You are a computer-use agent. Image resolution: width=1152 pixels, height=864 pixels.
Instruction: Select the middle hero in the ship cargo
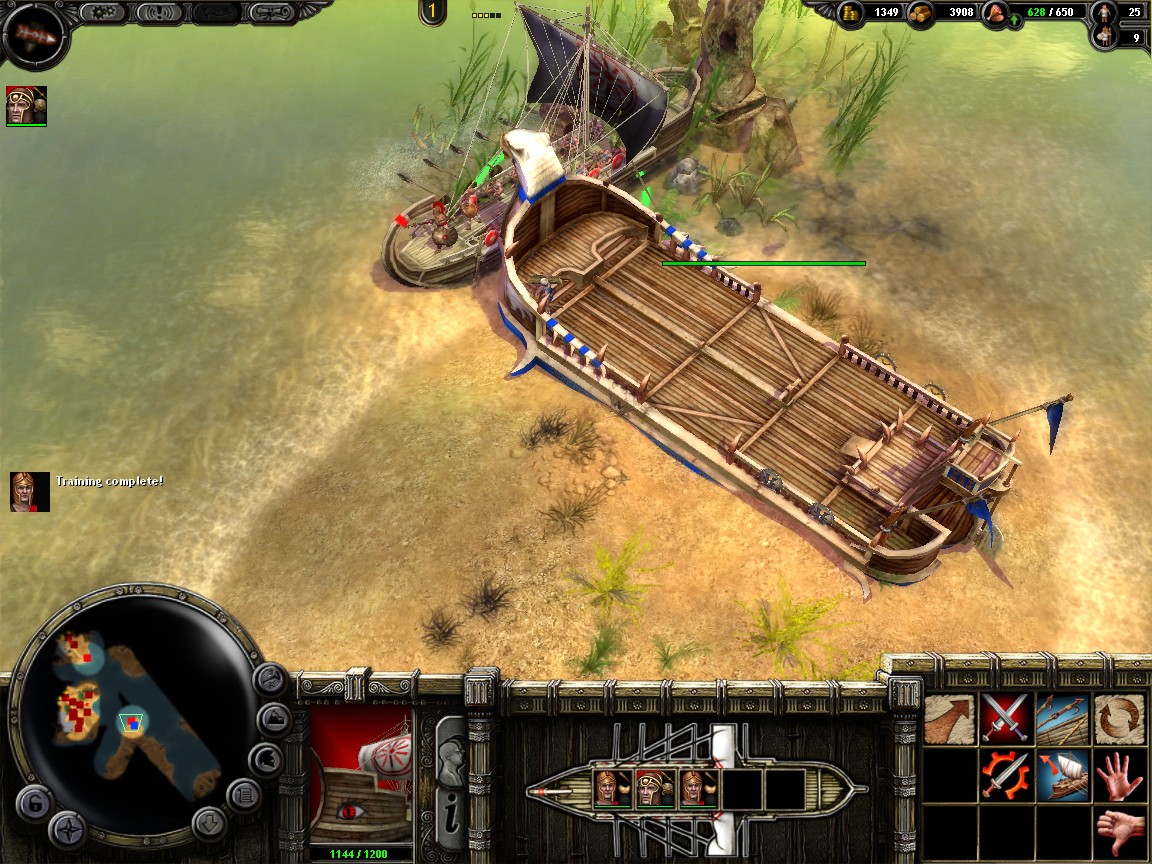[653, 789]
